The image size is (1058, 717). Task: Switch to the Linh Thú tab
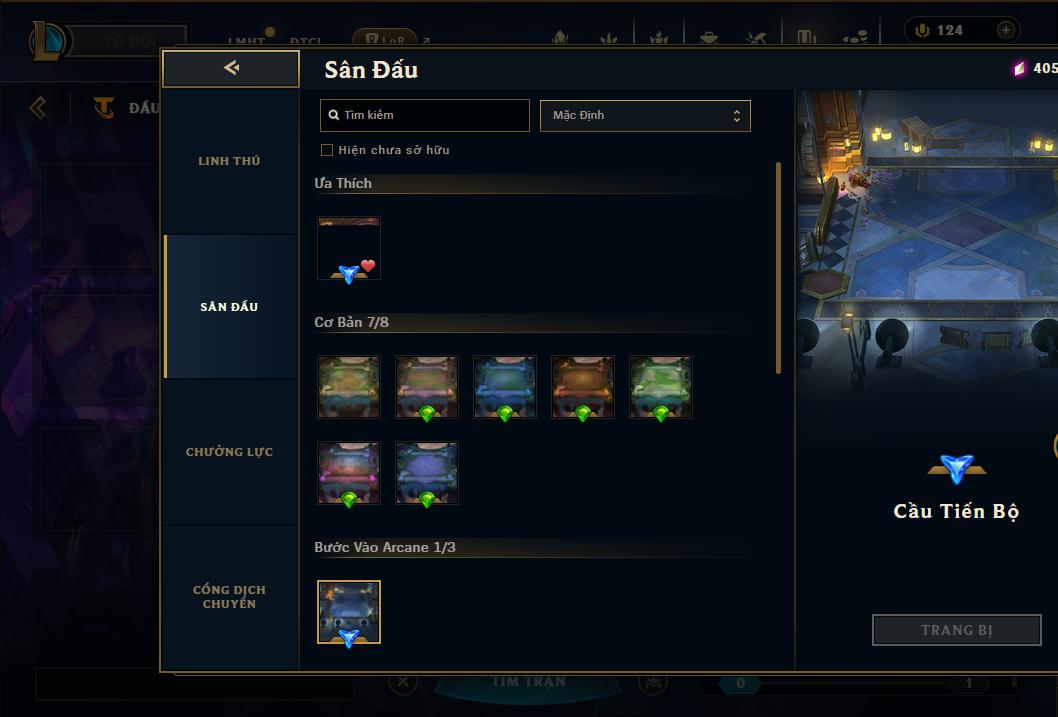[229, 161]
